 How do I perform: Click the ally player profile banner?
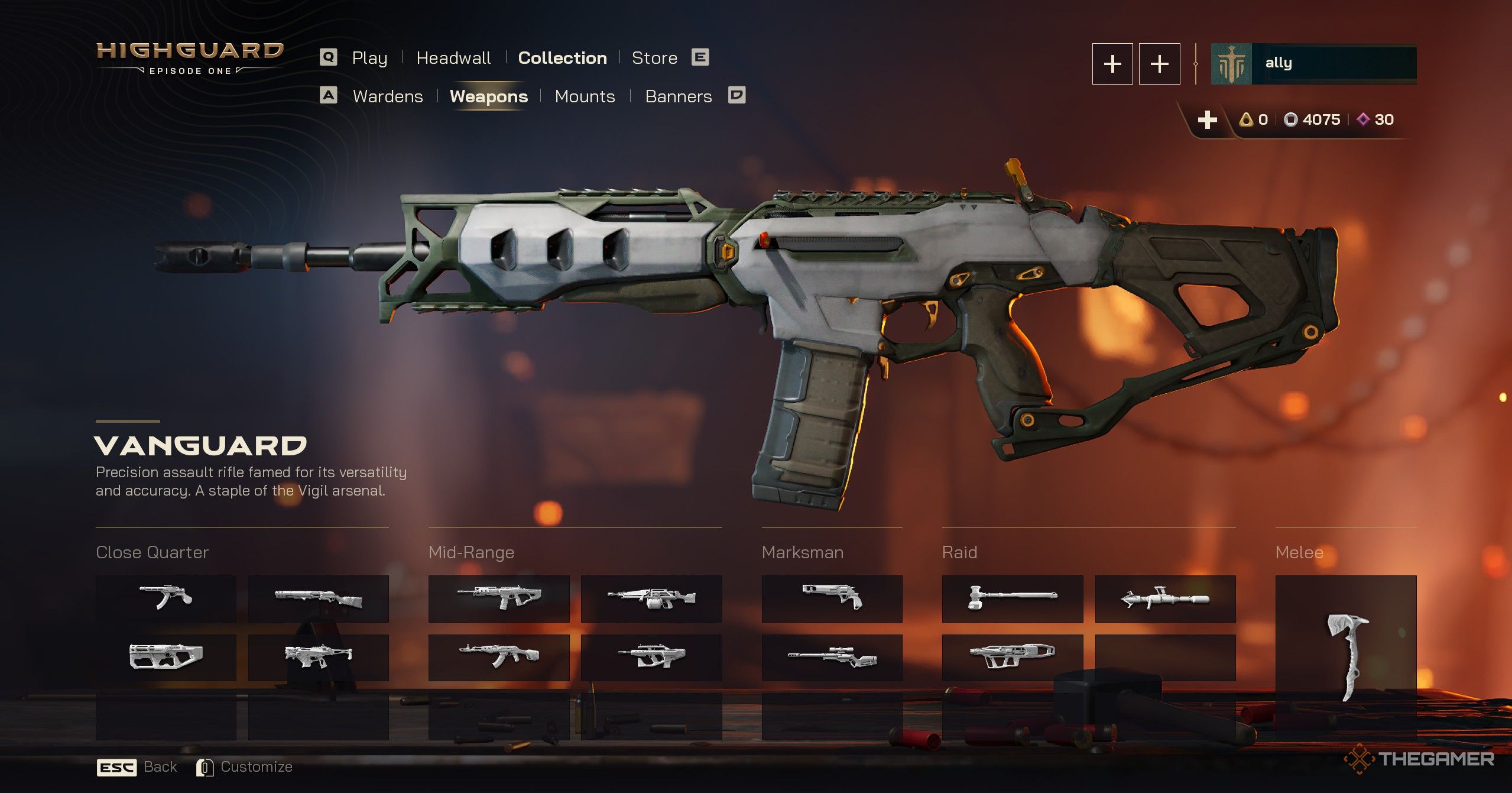tap(1313, 64)
